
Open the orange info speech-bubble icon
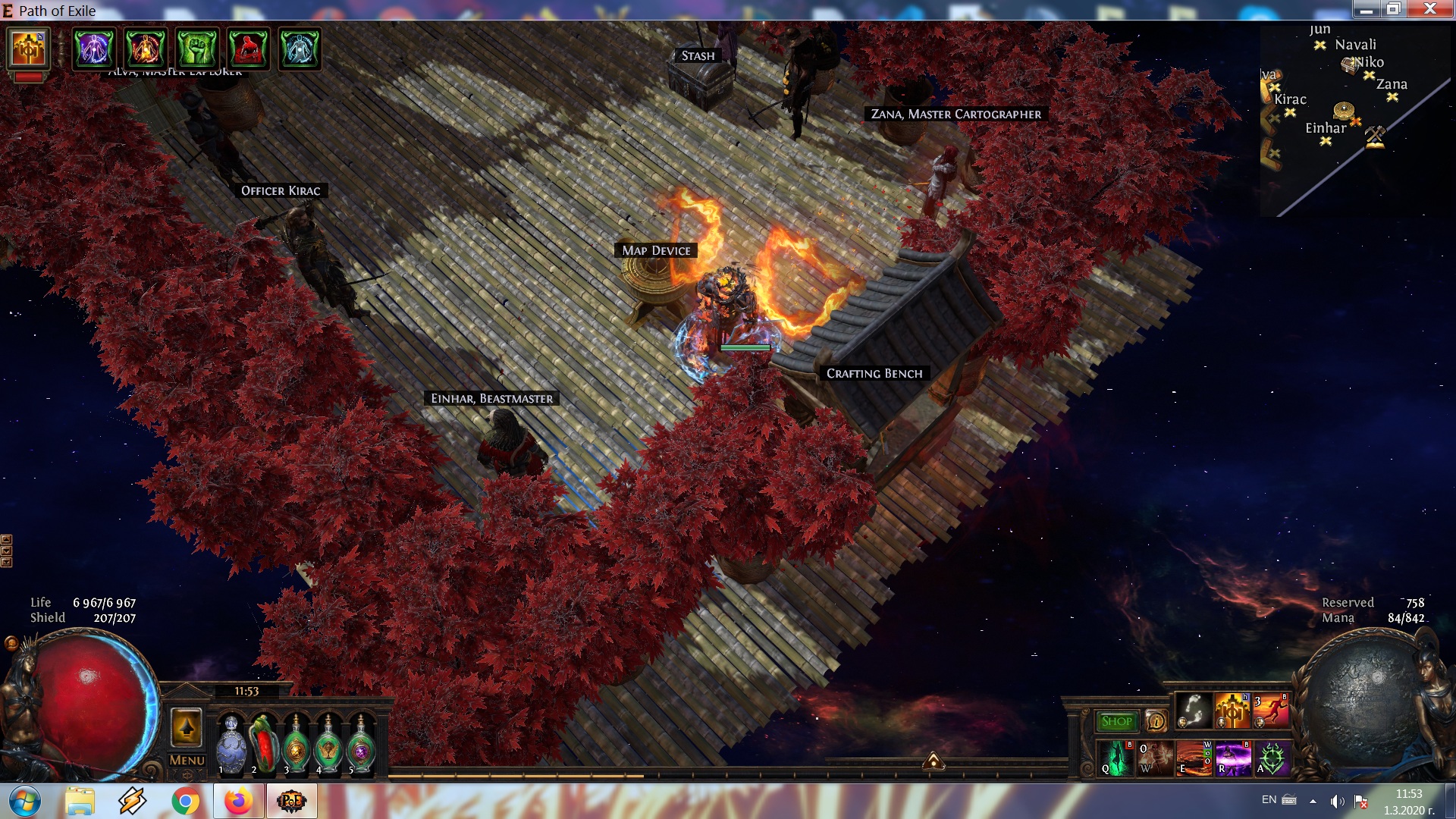pyautogui.click(x=1155, y=721)
